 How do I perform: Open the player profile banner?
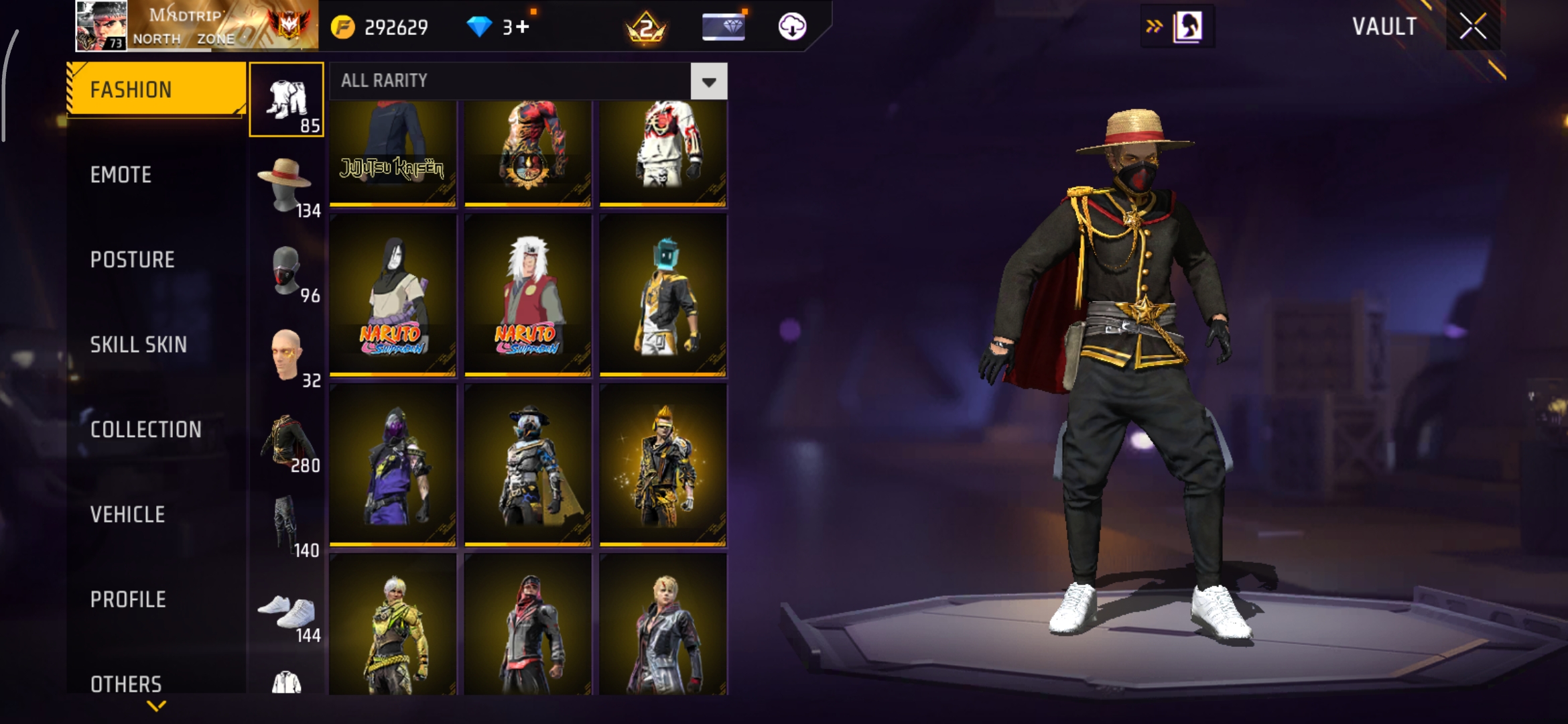197,27
